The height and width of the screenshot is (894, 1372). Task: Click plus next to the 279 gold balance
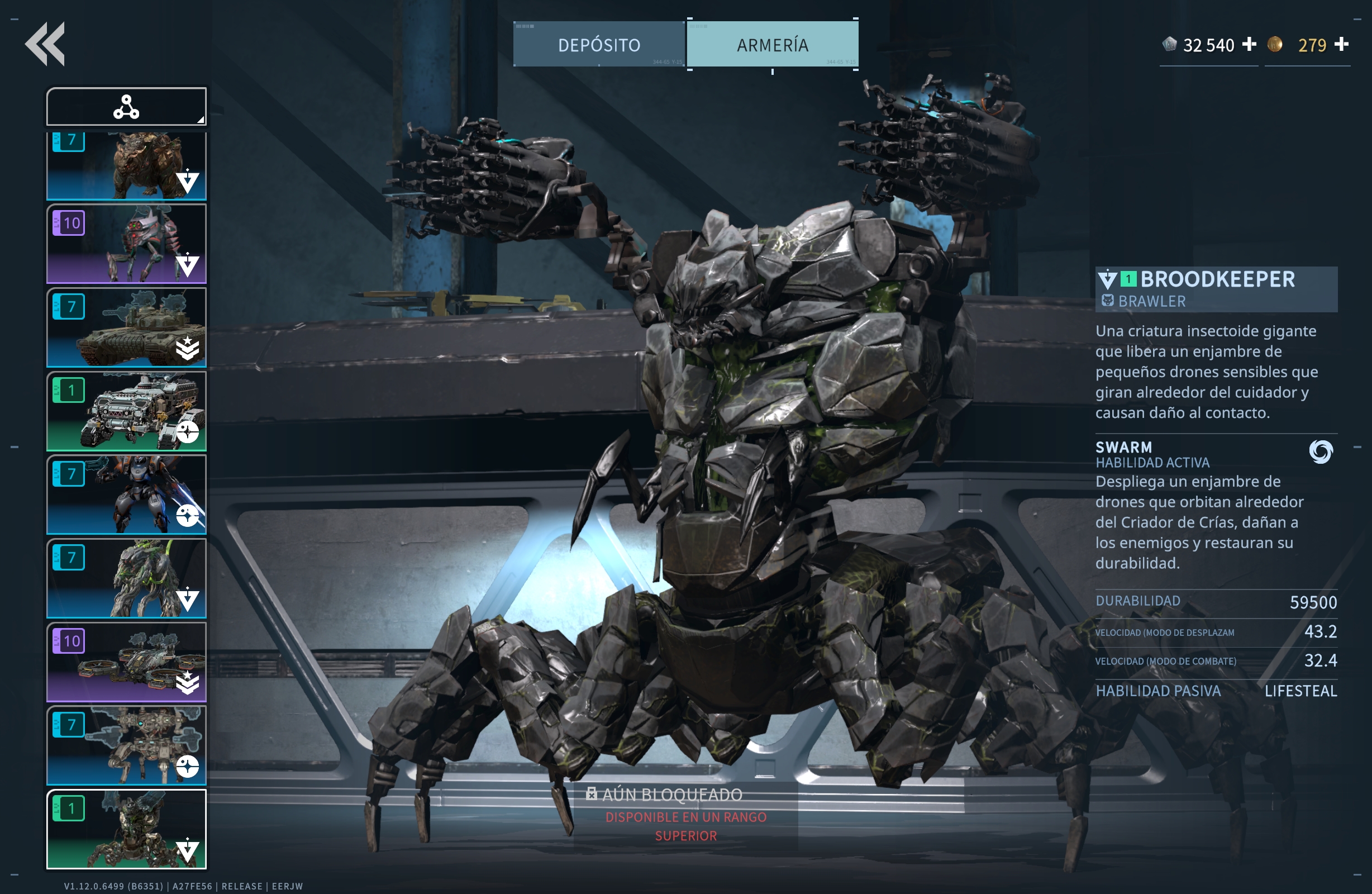tap(1343, 44)
